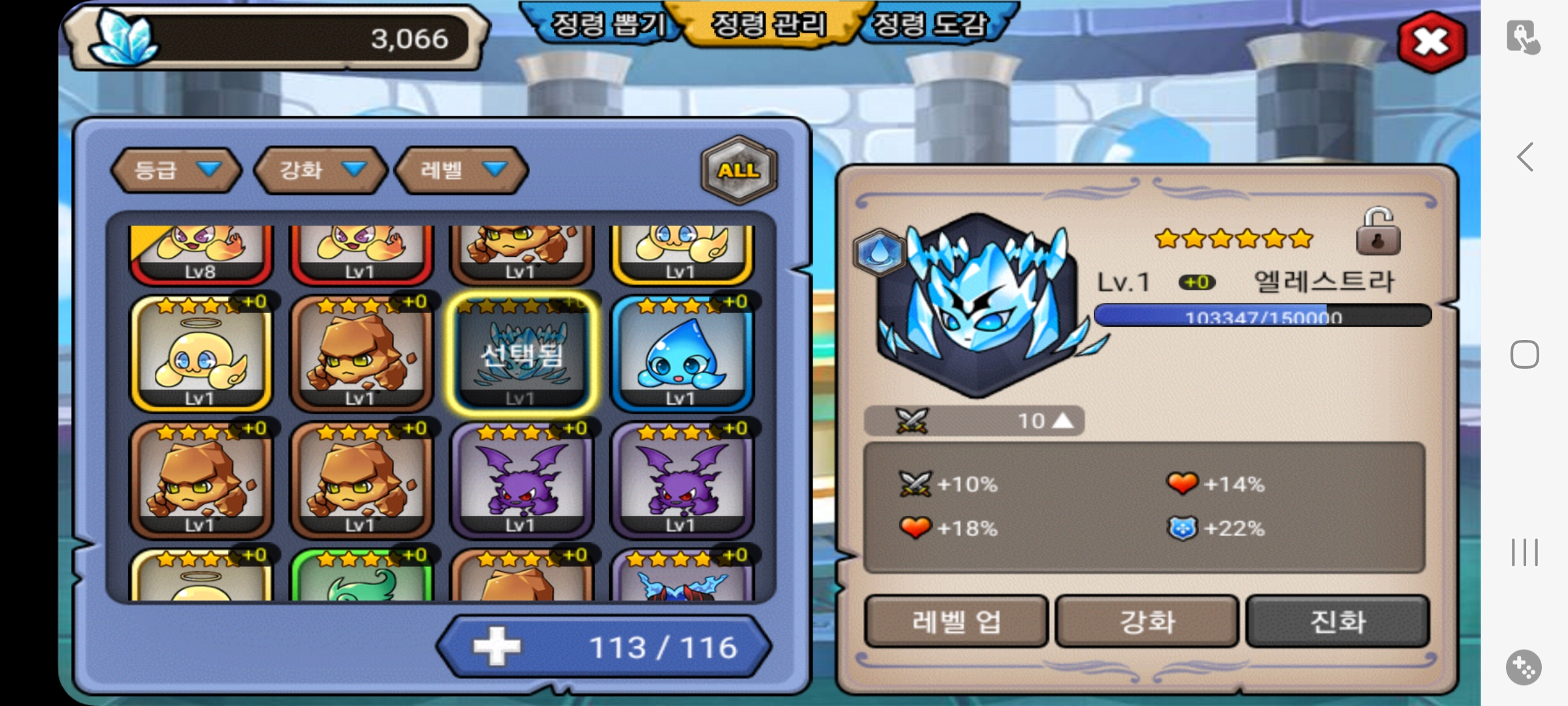1568x706 pixels.
Task: Choose the selected 선택됨 ice spirit tile
Action: point(521,354)
